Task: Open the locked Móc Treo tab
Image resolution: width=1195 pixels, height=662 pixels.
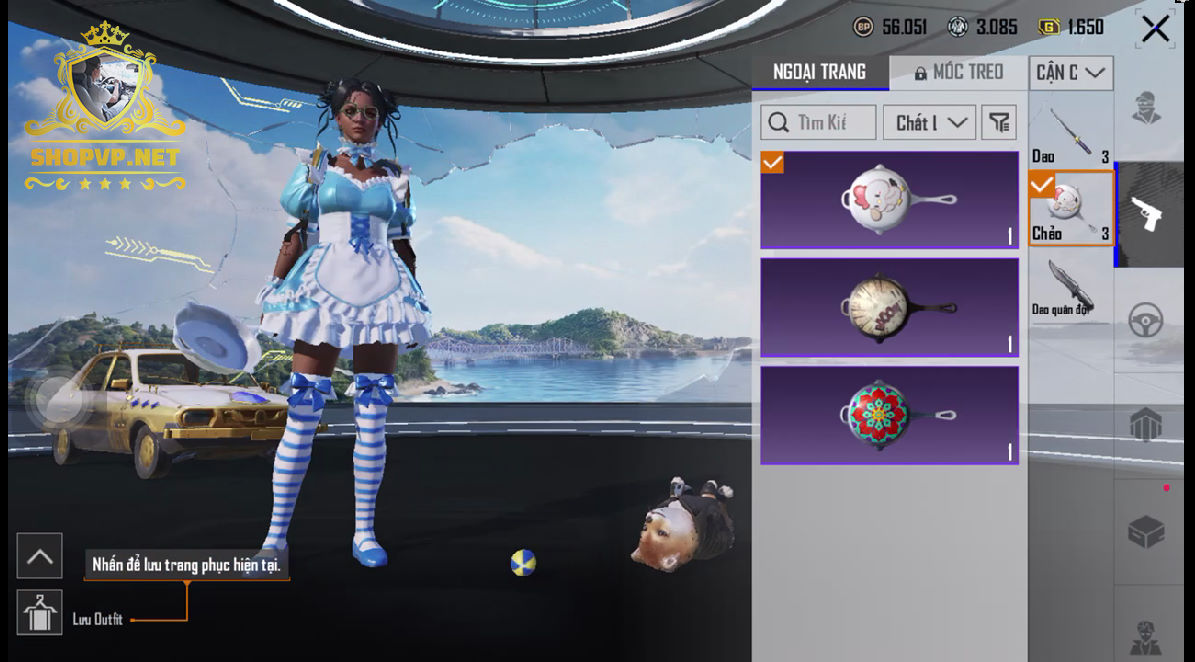Action: click(x=958, y=72)
